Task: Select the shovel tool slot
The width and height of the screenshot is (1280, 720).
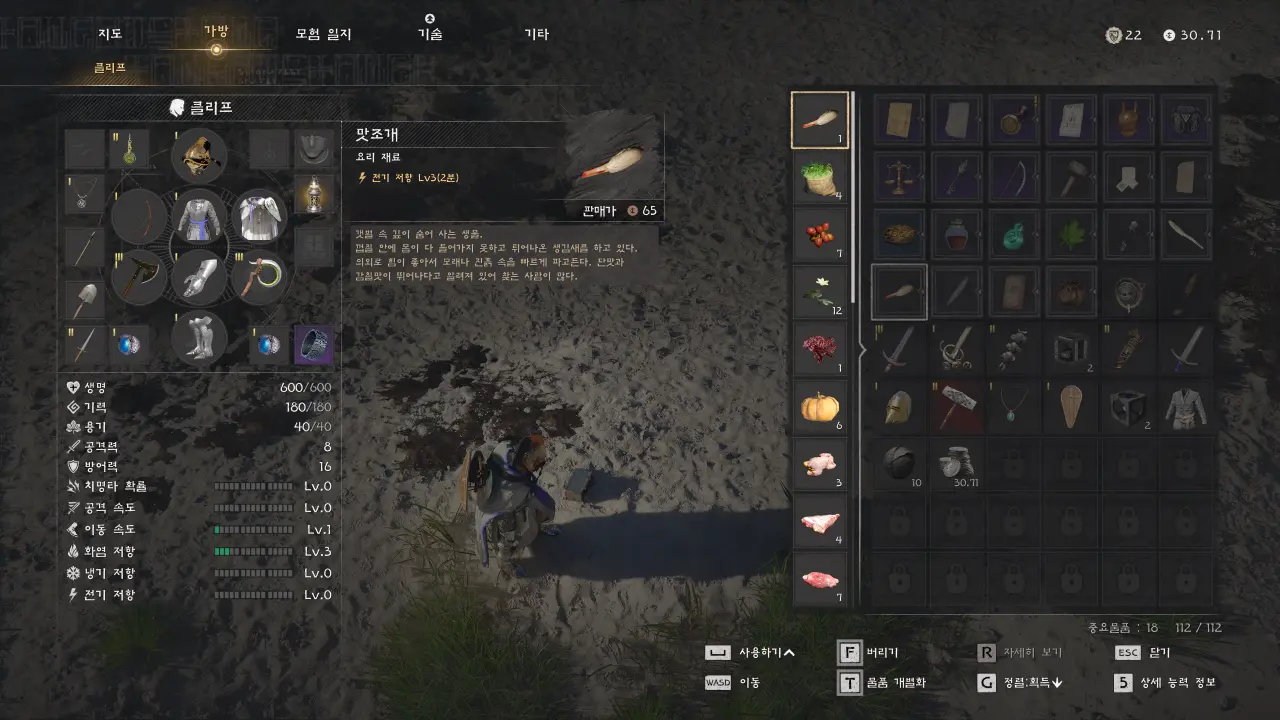Action: point(84,298)
